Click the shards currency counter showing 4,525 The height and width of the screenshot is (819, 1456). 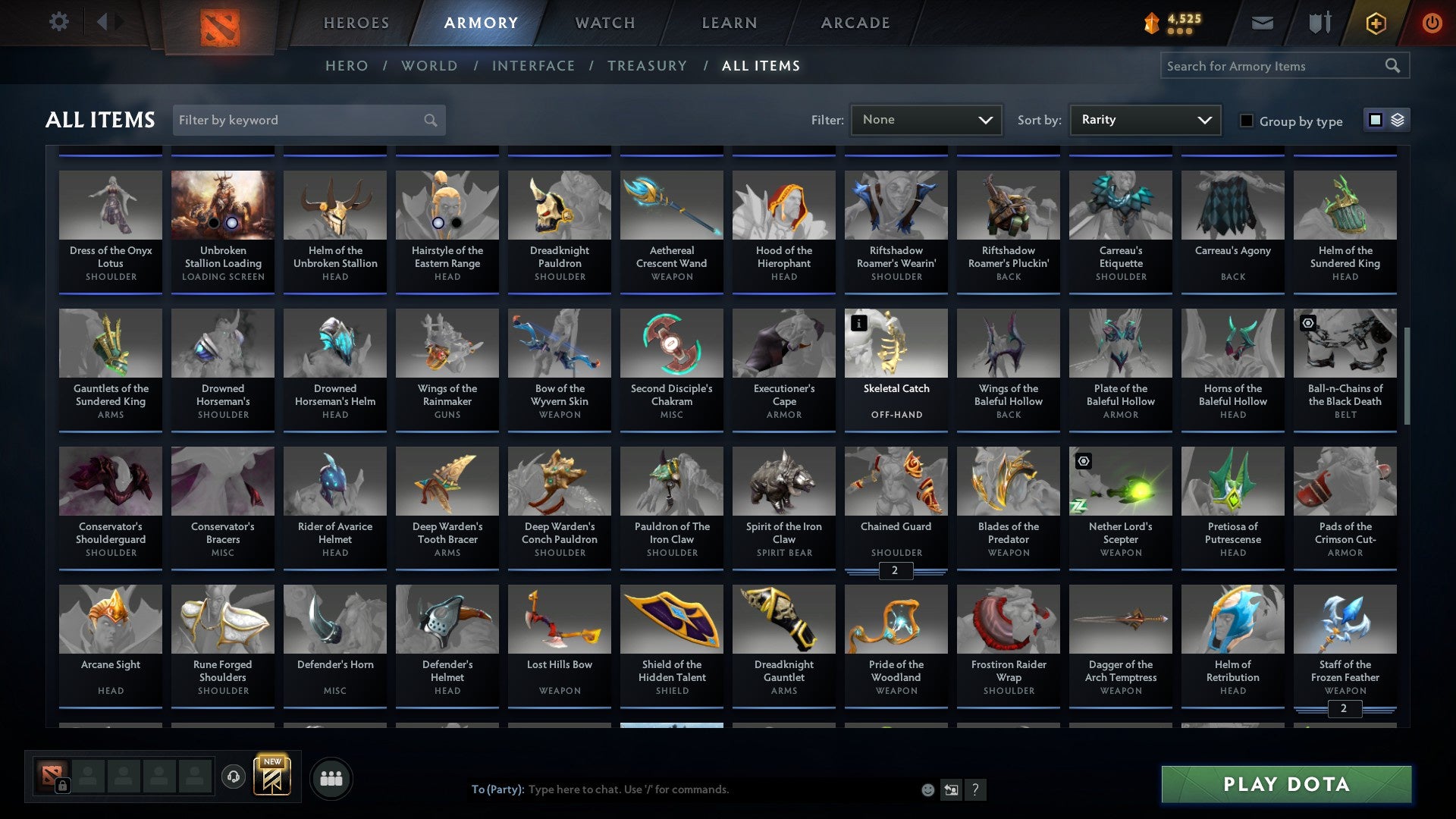[x=1178, y=20]
